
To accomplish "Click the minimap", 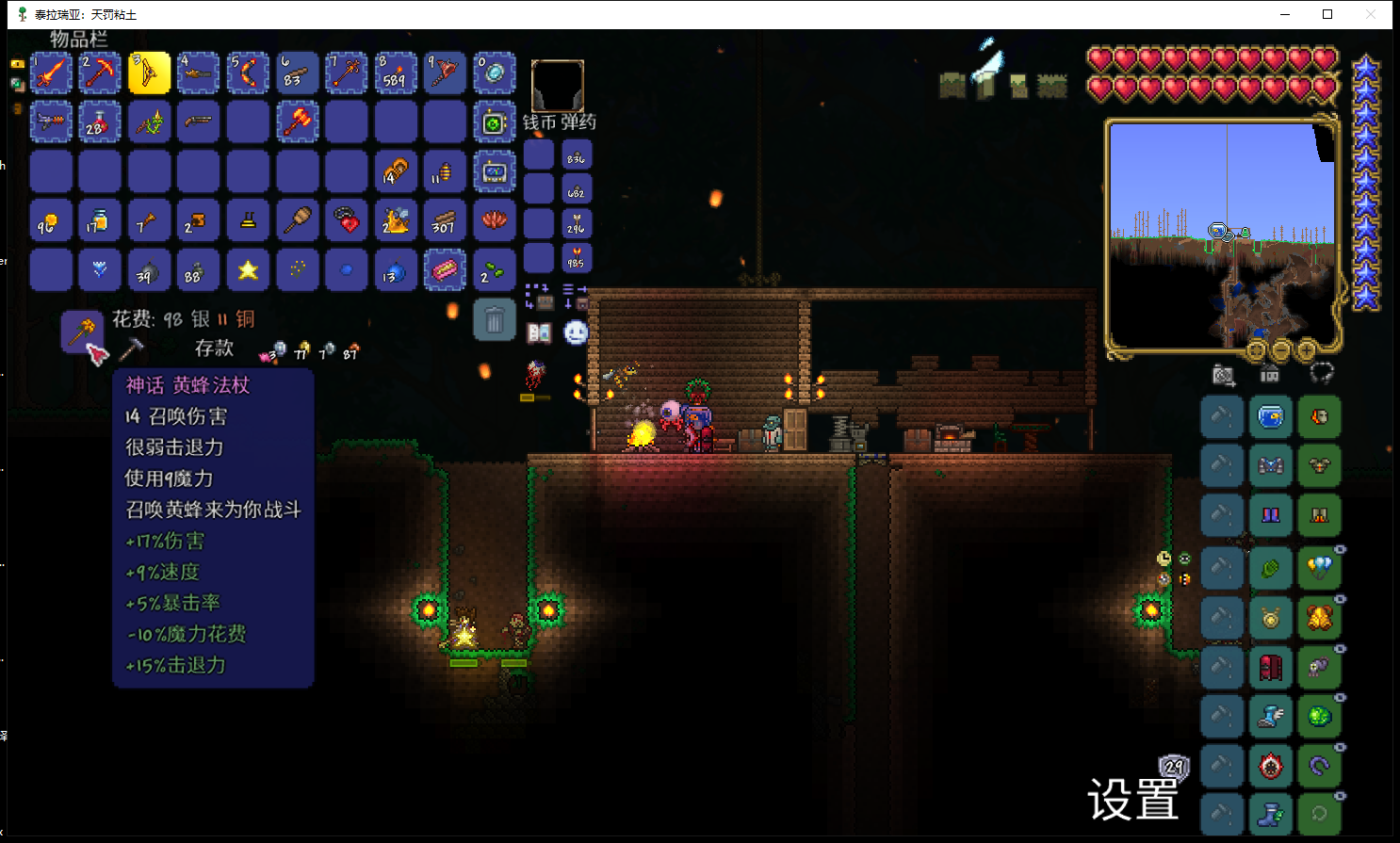I will tap(1223, 235).
